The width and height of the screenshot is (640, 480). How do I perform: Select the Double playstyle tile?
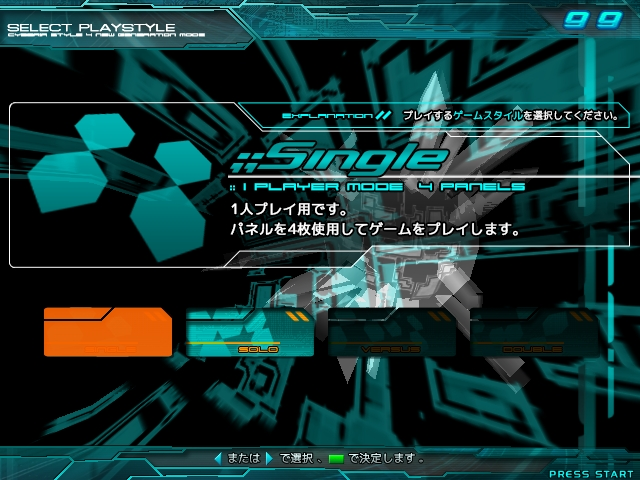[534, 333]
